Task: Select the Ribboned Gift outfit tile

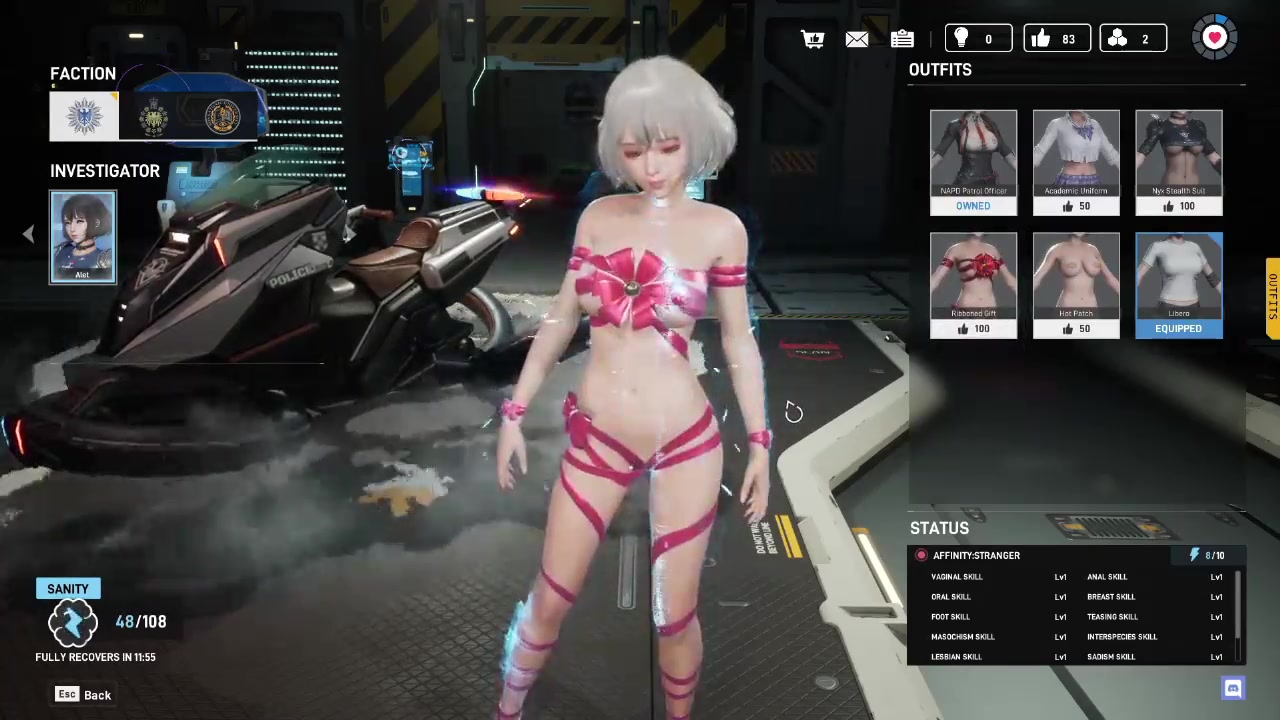Action: click(973, 285)
